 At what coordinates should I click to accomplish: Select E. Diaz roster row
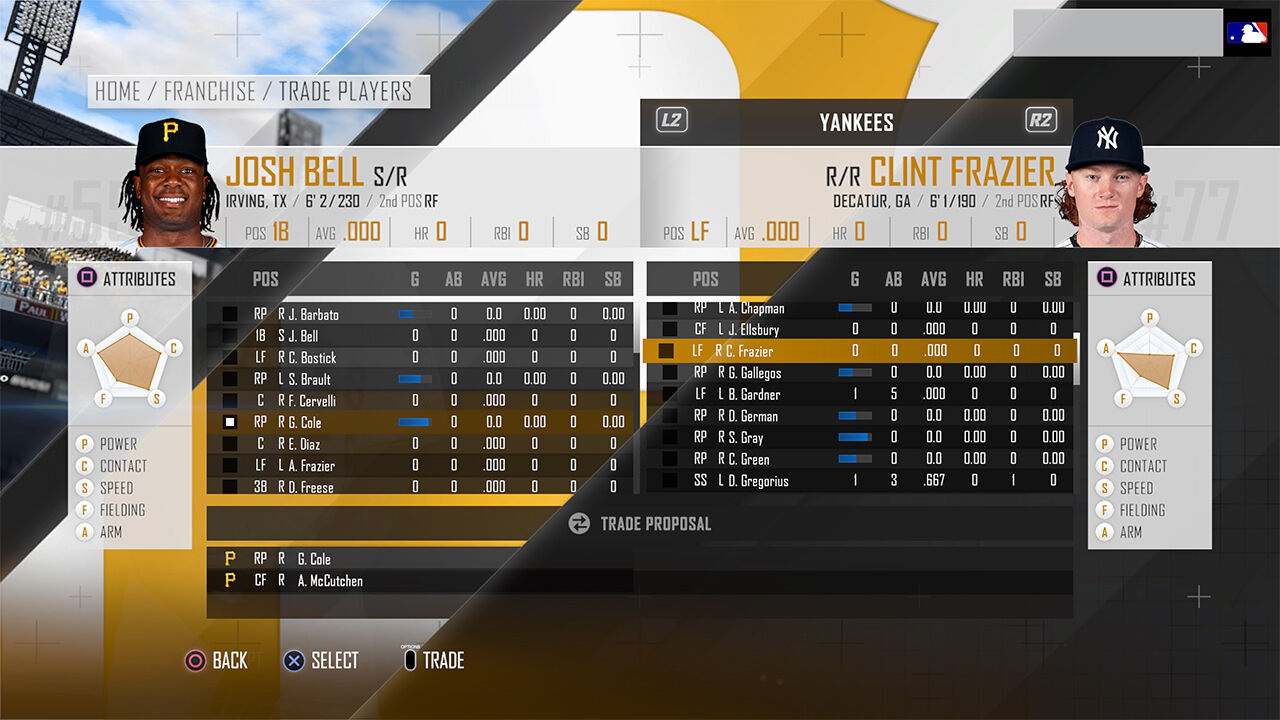coord(305,444)
